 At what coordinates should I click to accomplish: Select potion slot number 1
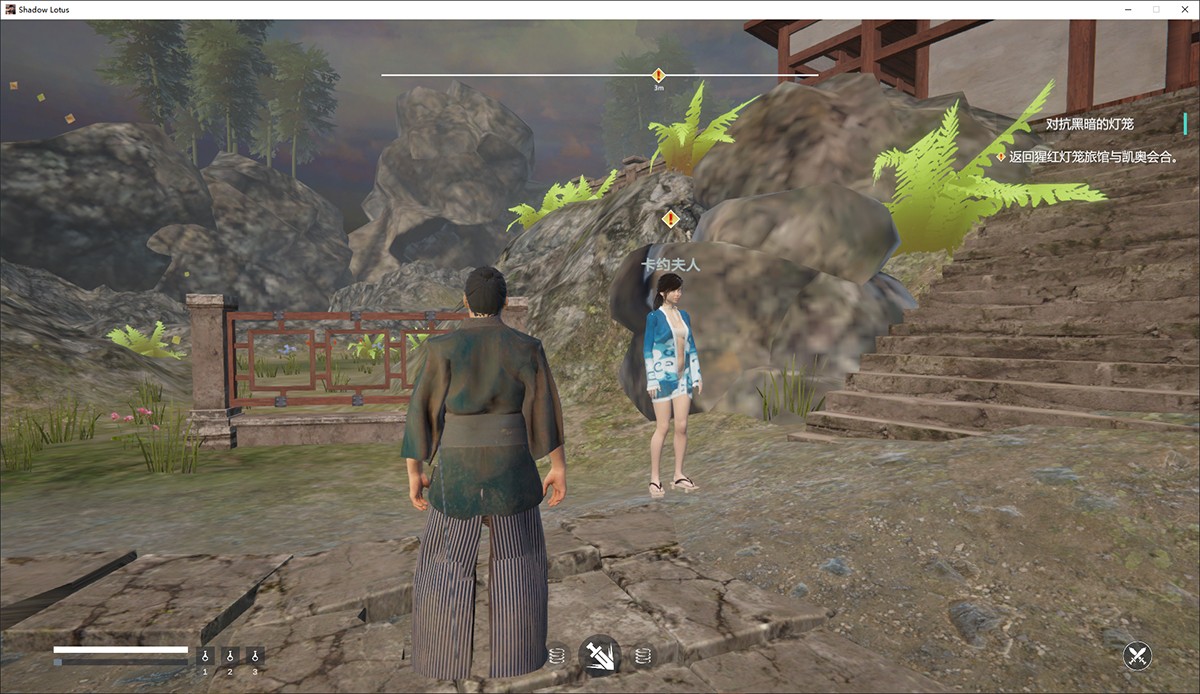point(206,656)
